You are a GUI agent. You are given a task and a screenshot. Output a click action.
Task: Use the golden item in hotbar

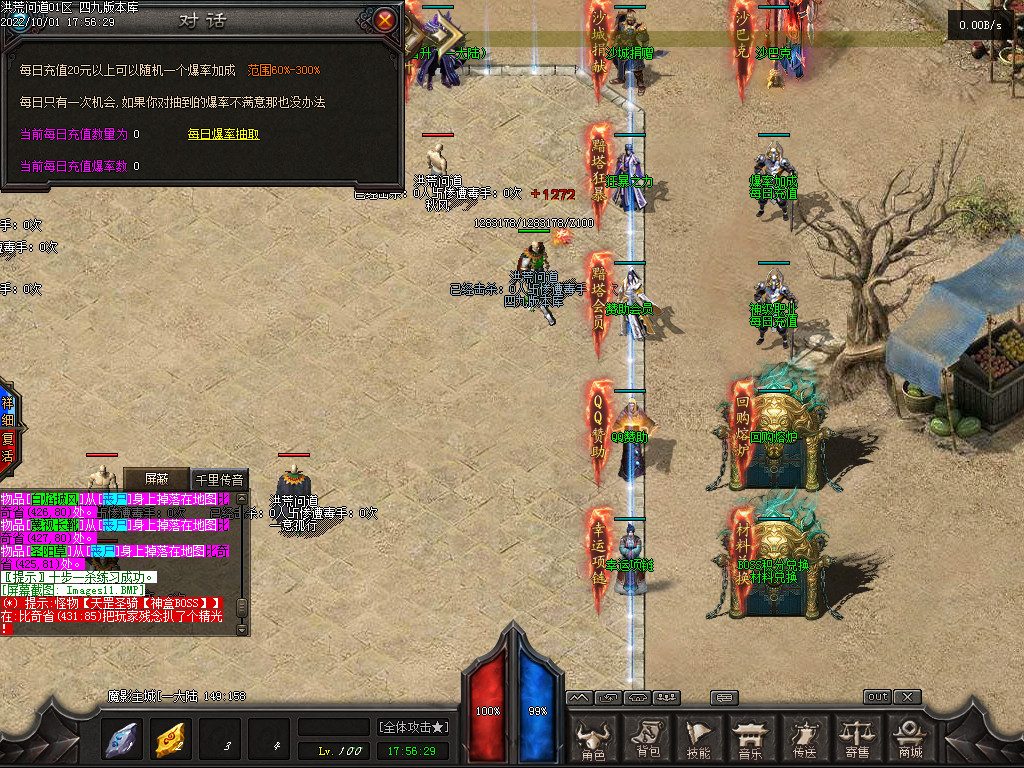[170, 739]
